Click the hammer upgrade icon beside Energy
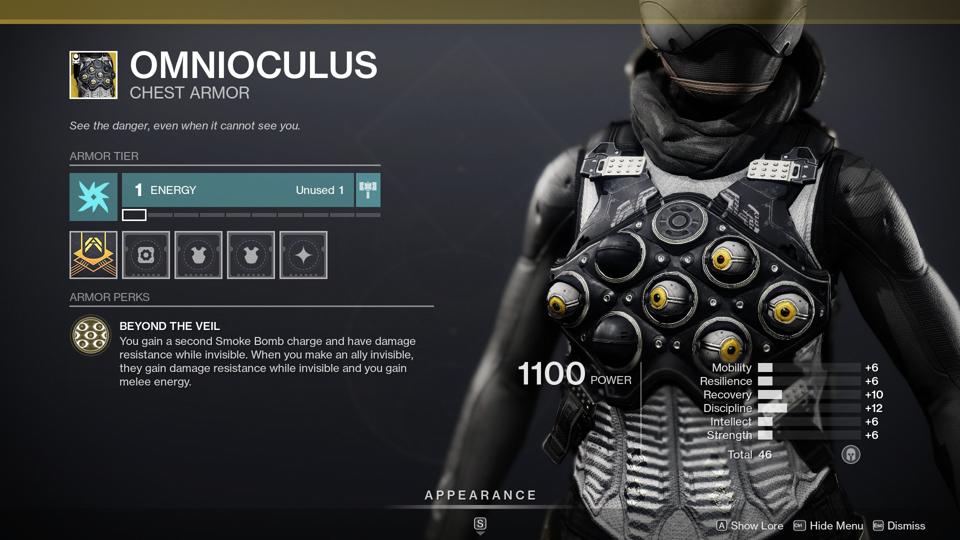 click(368, 190)
